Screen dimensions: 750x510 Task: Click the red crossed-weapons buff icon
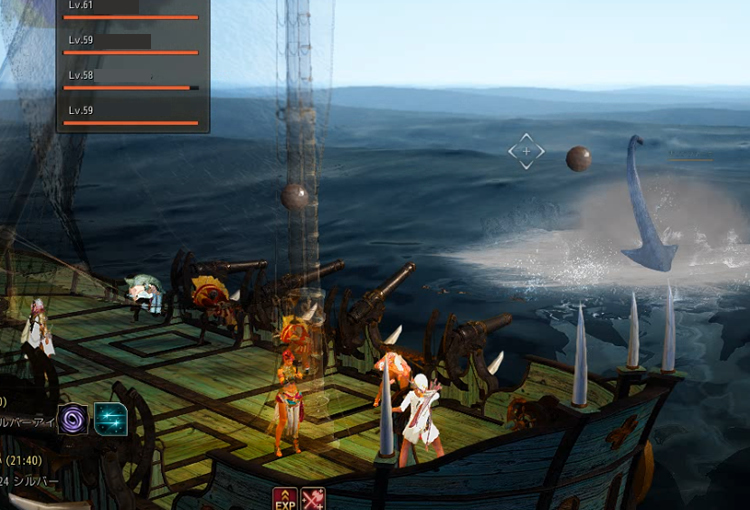[313, 498]
